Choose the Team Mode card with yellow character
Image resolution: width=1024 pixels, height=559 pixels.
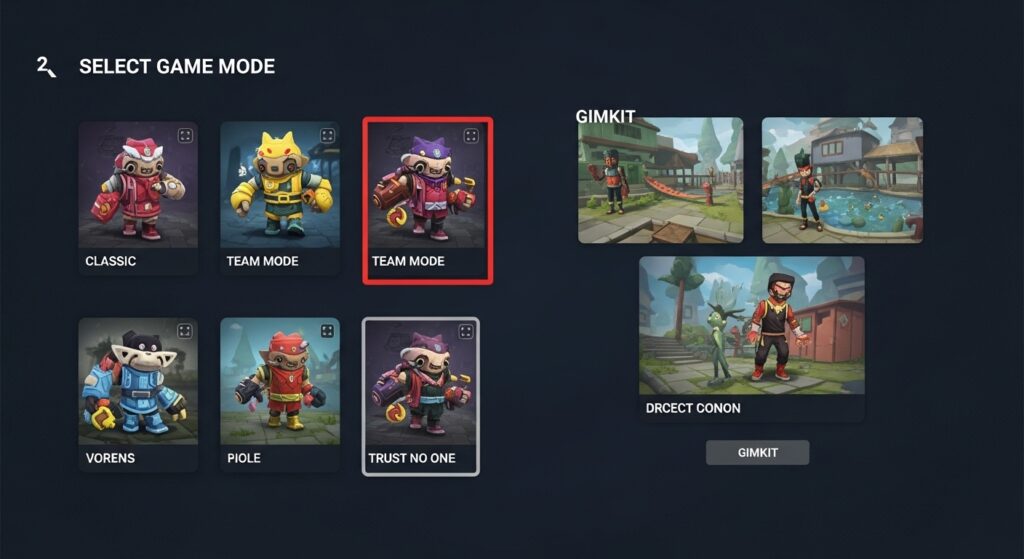click(280, 197)
